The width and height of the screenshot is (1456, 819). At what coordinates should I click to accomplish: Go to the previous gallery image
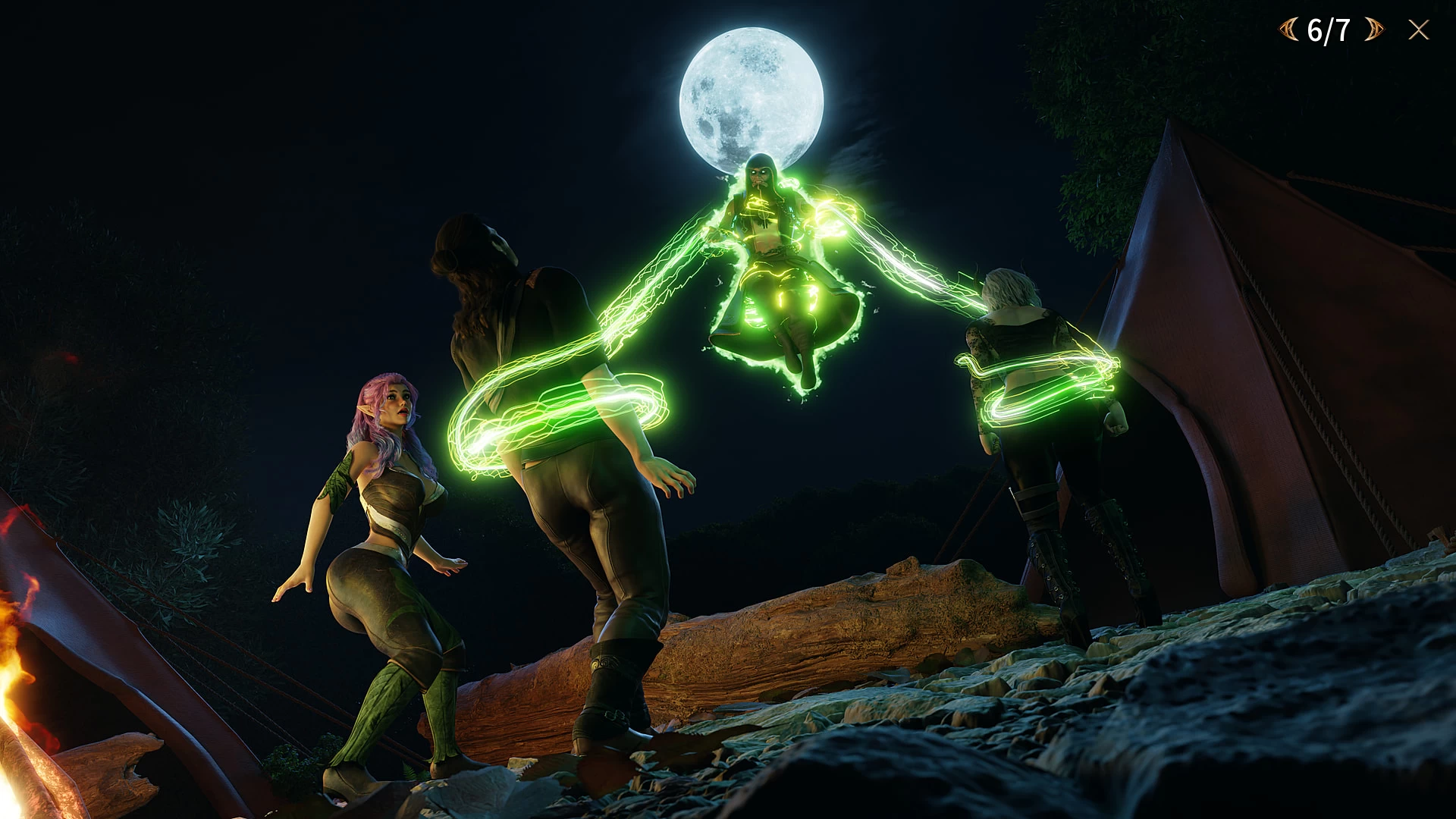pyautogui.click(x=1289, y=30)
